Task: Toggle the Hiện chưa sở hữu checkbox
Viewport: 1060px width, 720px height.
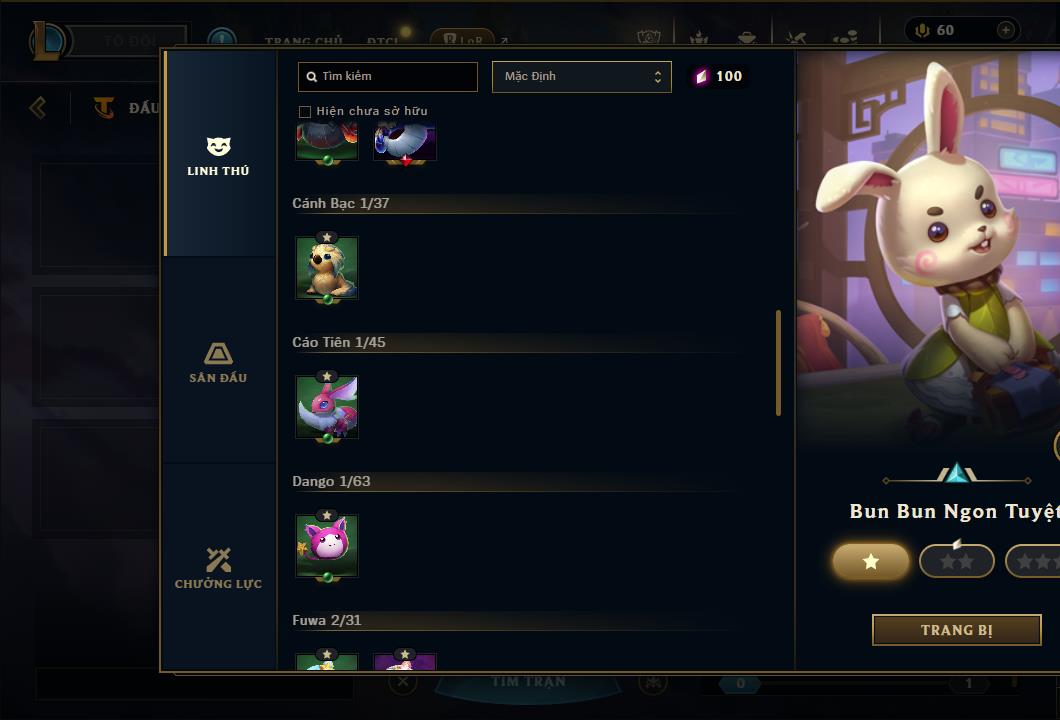Action: click(x=305, y=111)
